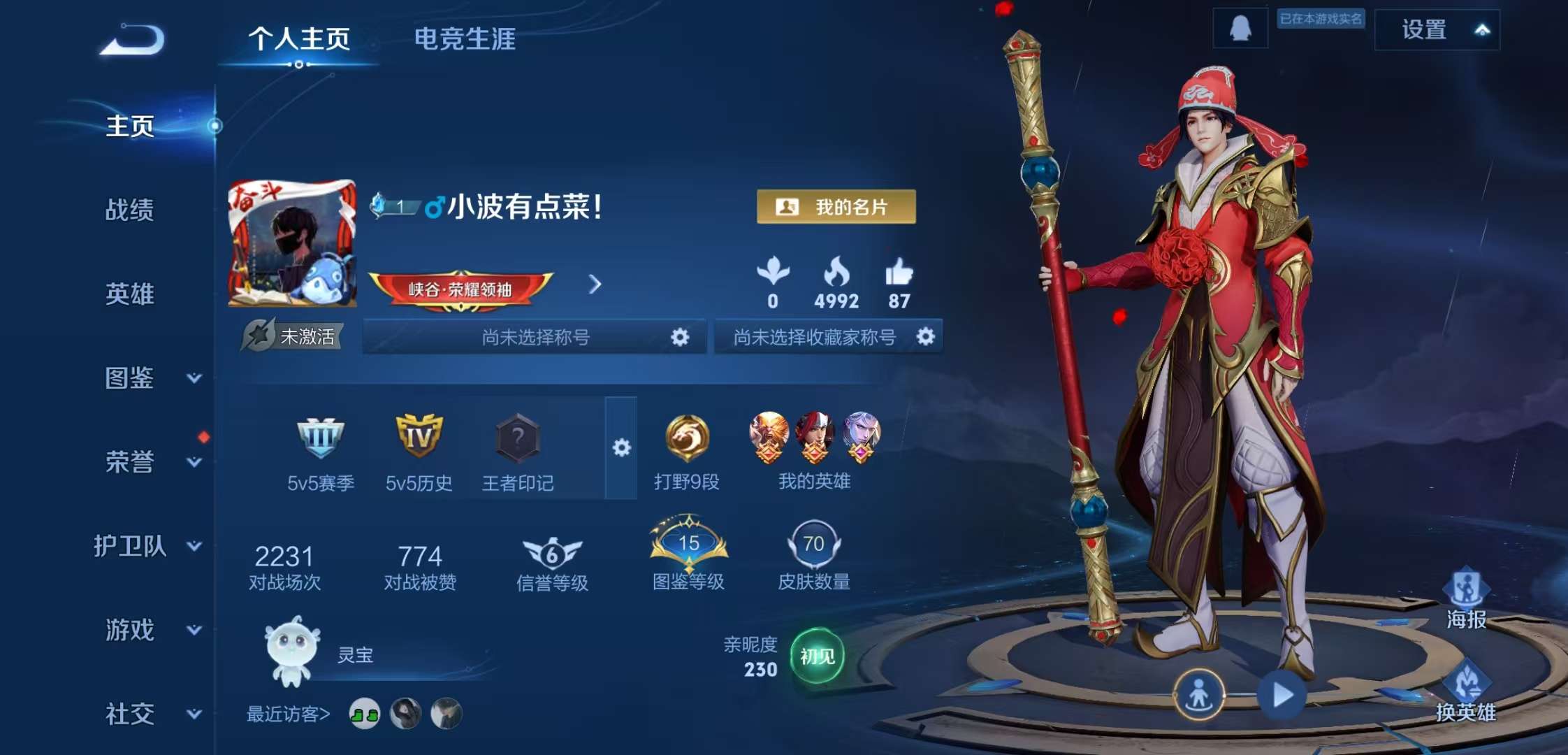The width and height of the screenshot is (1568, 755).
Task: Switch to the 电竞生涯 tab
Action: coord(465,41)
